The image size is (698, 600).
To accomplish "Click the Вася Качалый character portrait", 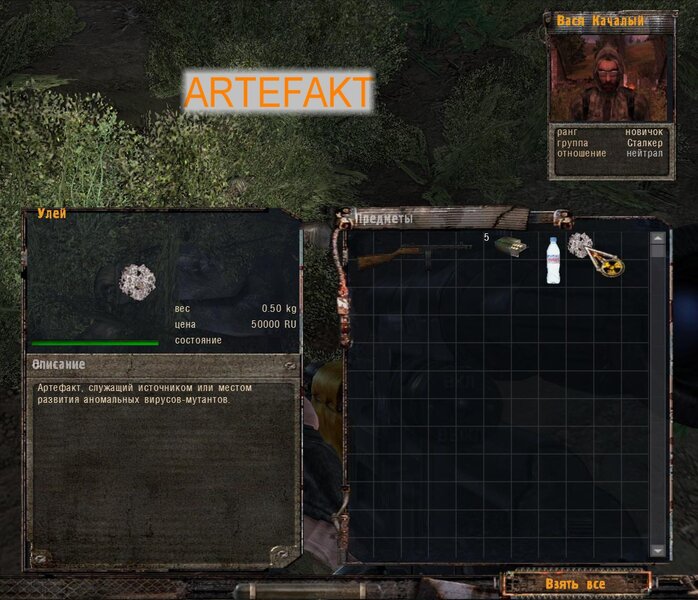I will (611, 75).
